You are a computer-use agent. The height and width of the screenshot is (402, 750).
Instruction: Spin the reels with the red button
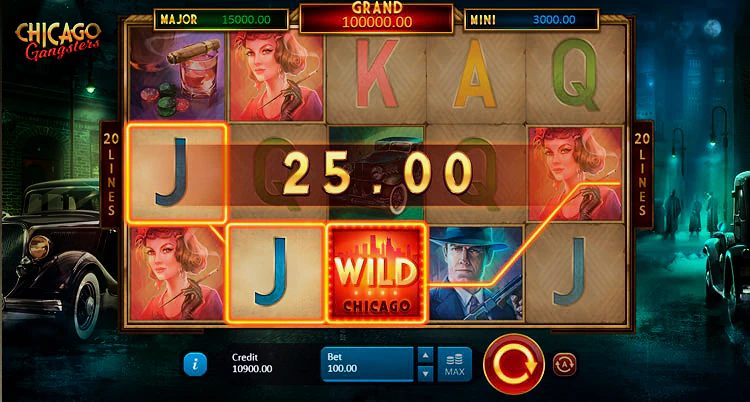tap(513, 363)
